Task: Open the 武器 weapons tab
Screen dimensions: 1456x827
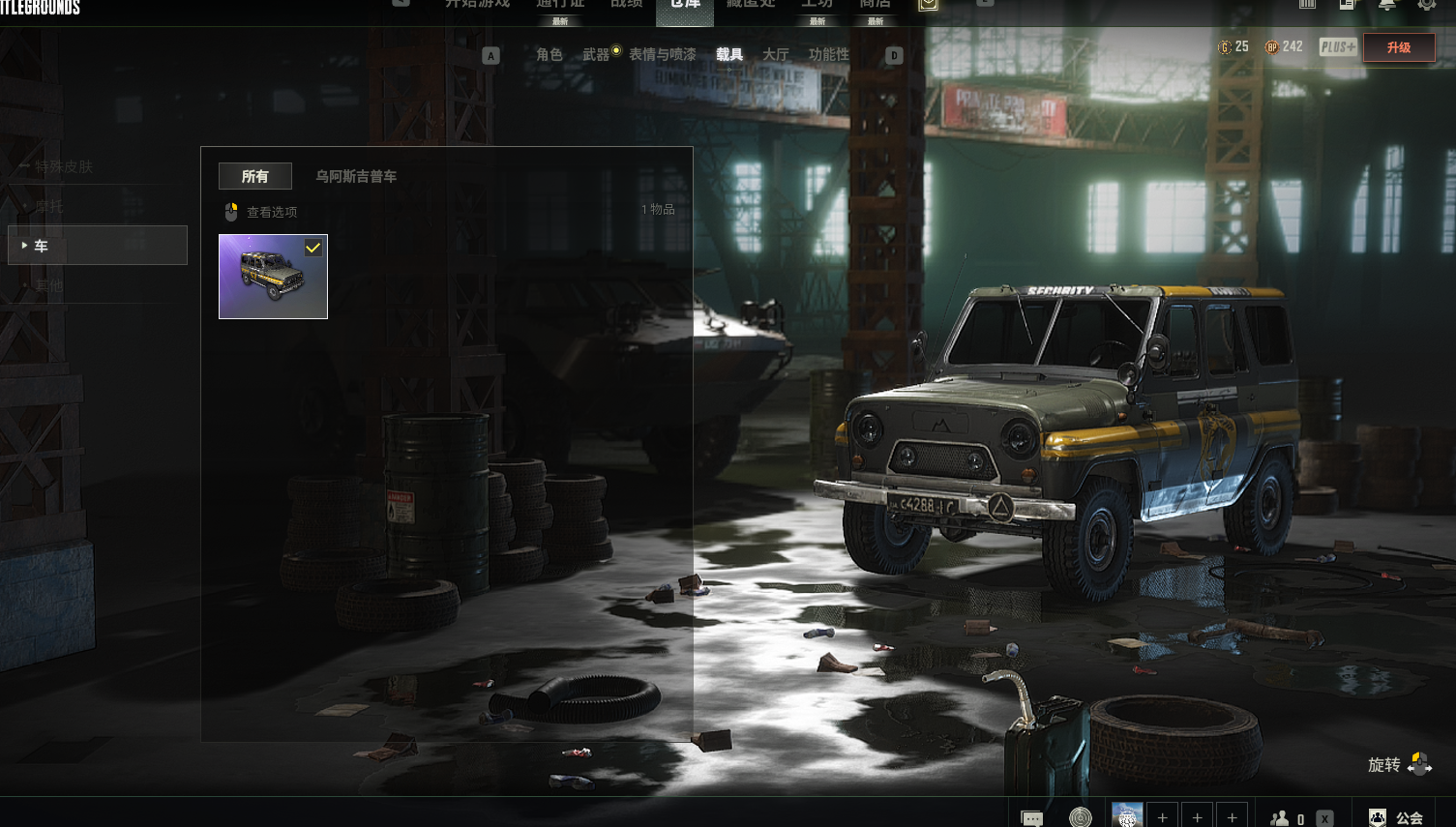Action: click(596, 55)
